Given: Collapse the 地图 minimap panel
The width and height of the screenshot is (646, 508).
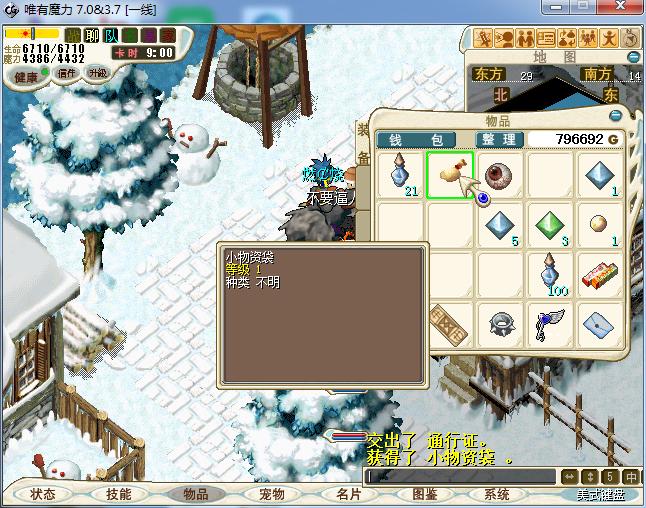Looking at the screenshot, I should tap(632, 57).
